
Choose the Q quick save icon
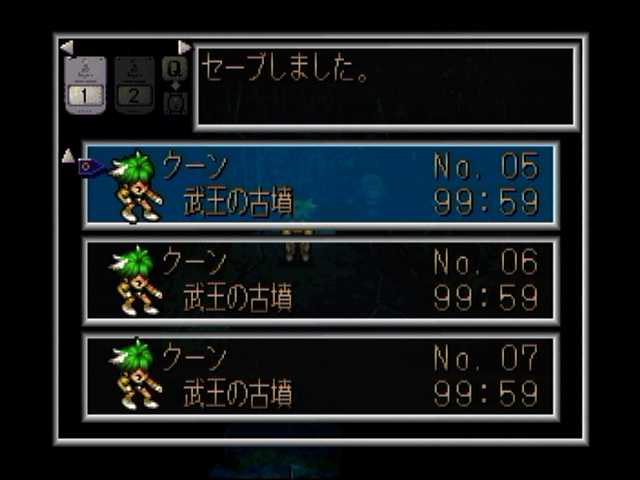click(173, 68)
